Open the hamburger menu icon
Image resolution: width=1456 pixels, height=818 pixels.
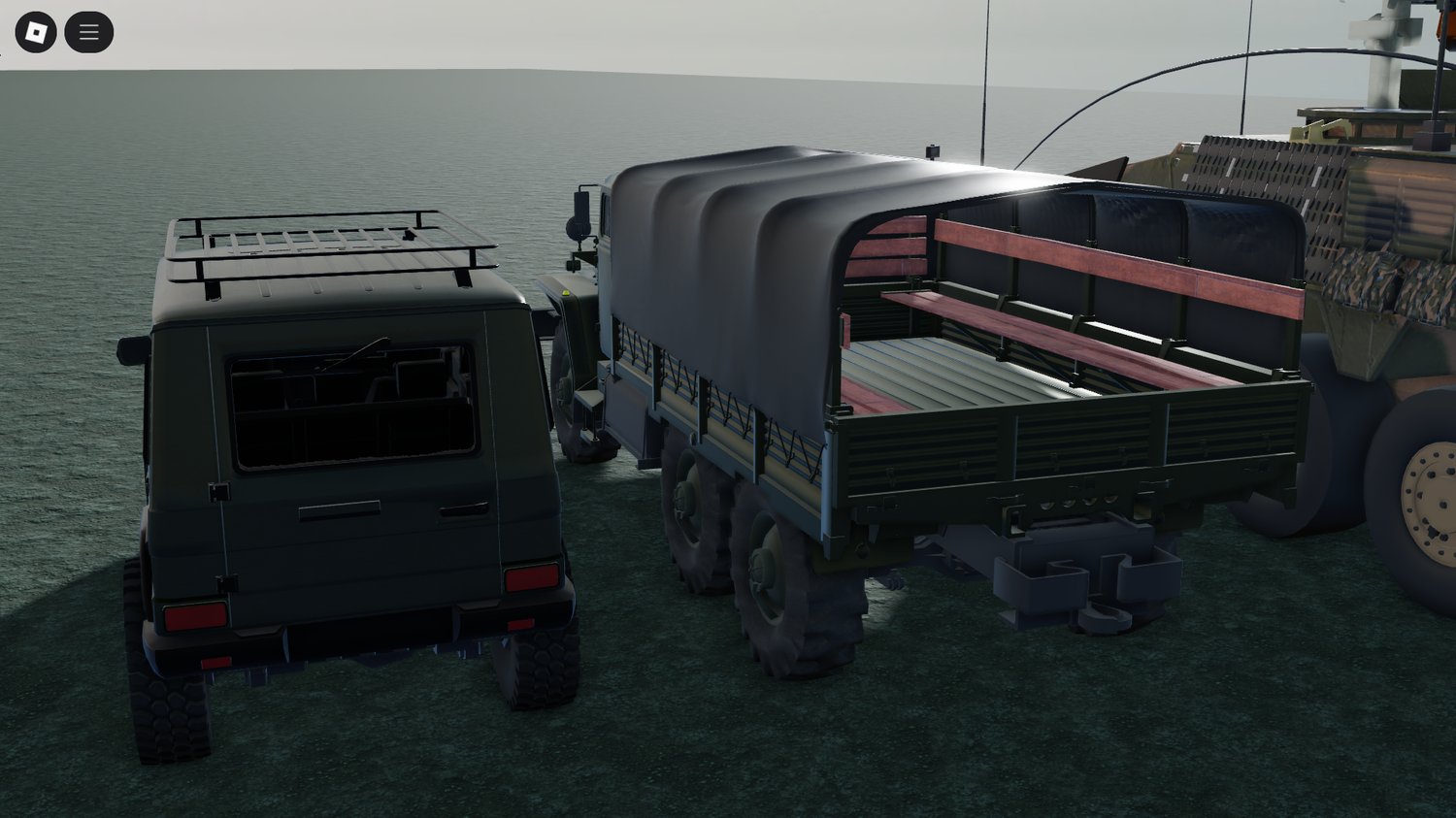87,30
